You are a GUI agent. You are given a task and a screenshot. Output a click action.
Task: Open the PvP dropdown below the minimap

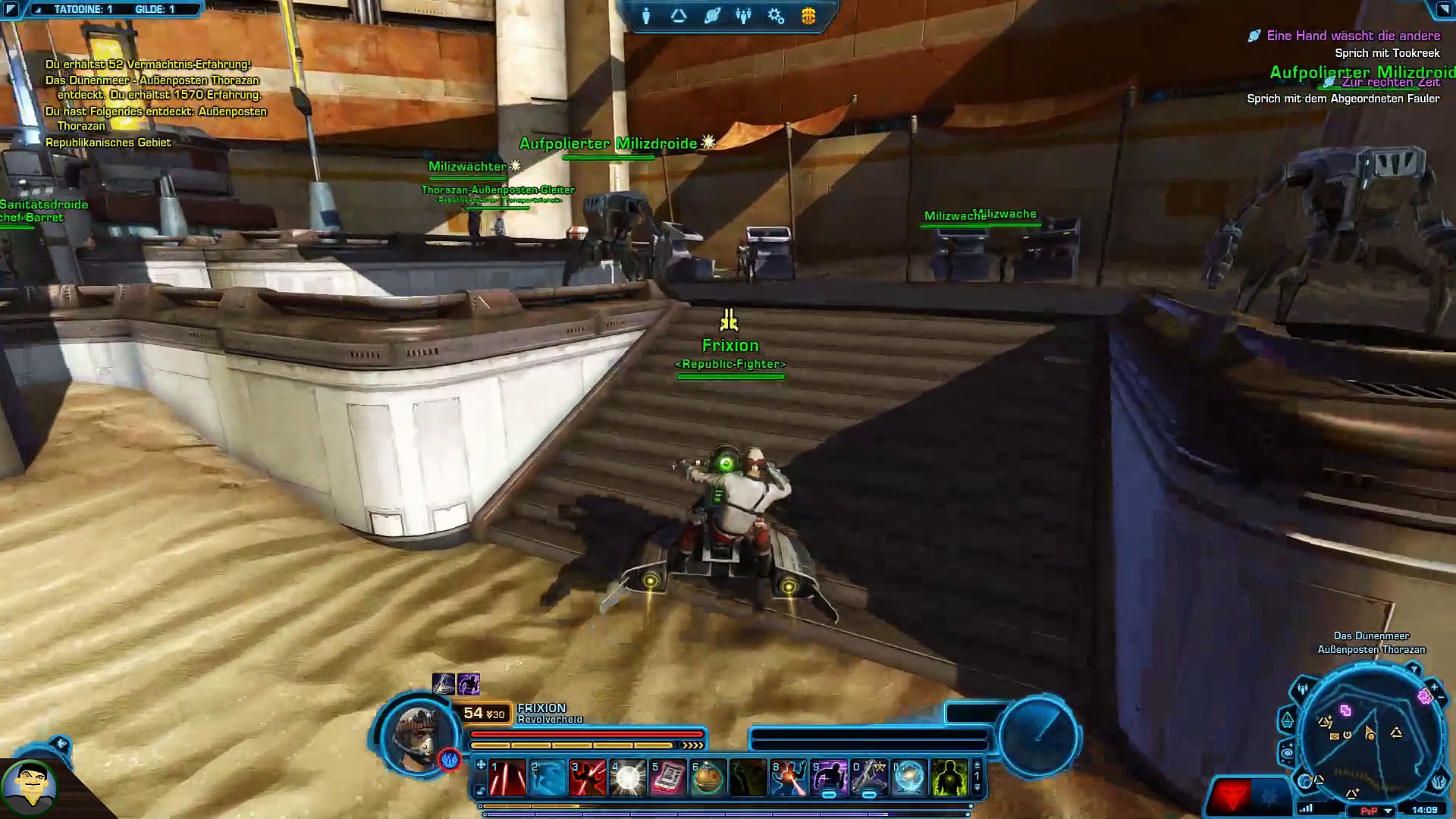[x=1388, y=811]
